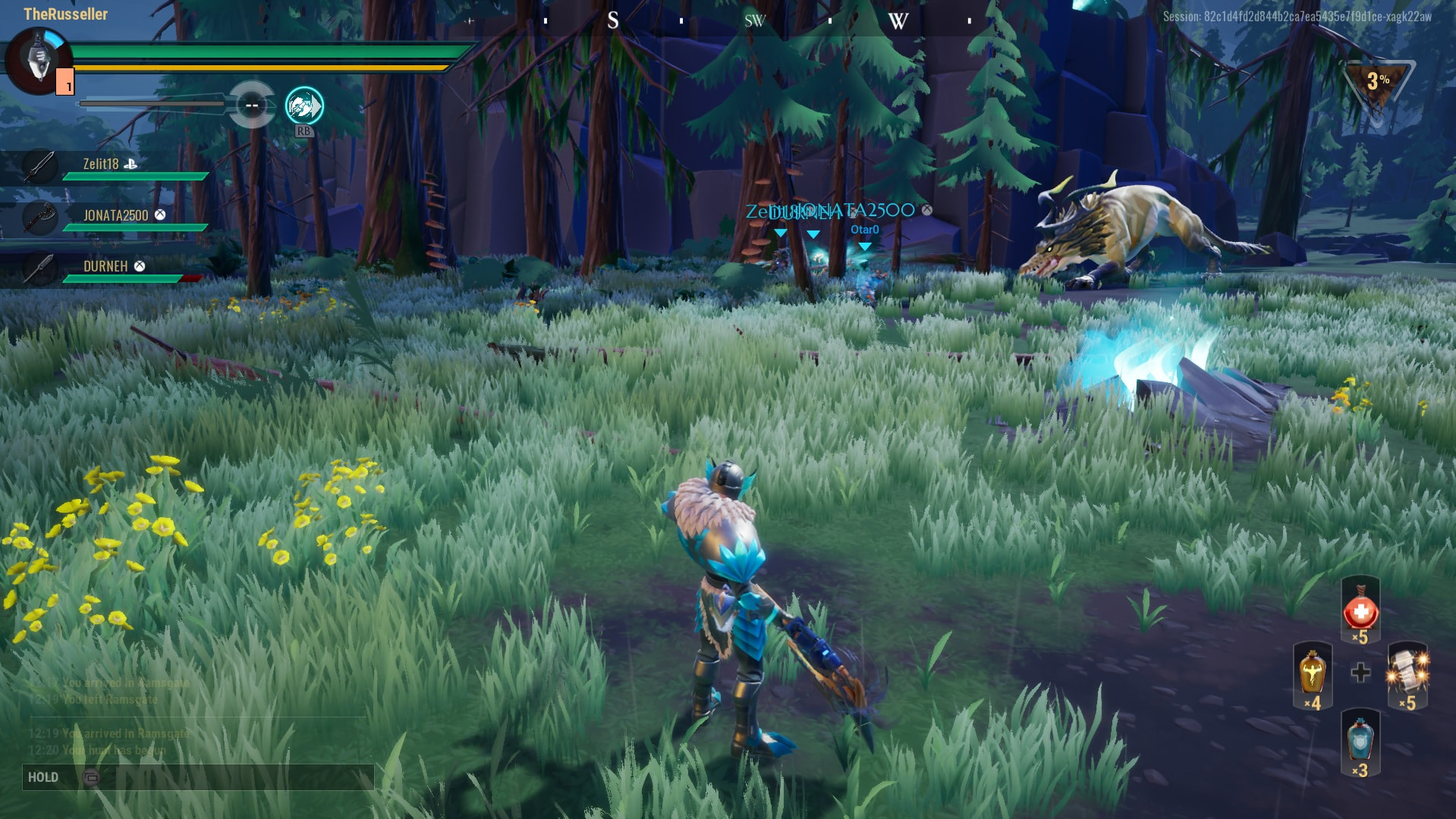Select the blue tonic bottle
The height and width of the screenshot is (819, 1456).
(x=1360, y=741)
